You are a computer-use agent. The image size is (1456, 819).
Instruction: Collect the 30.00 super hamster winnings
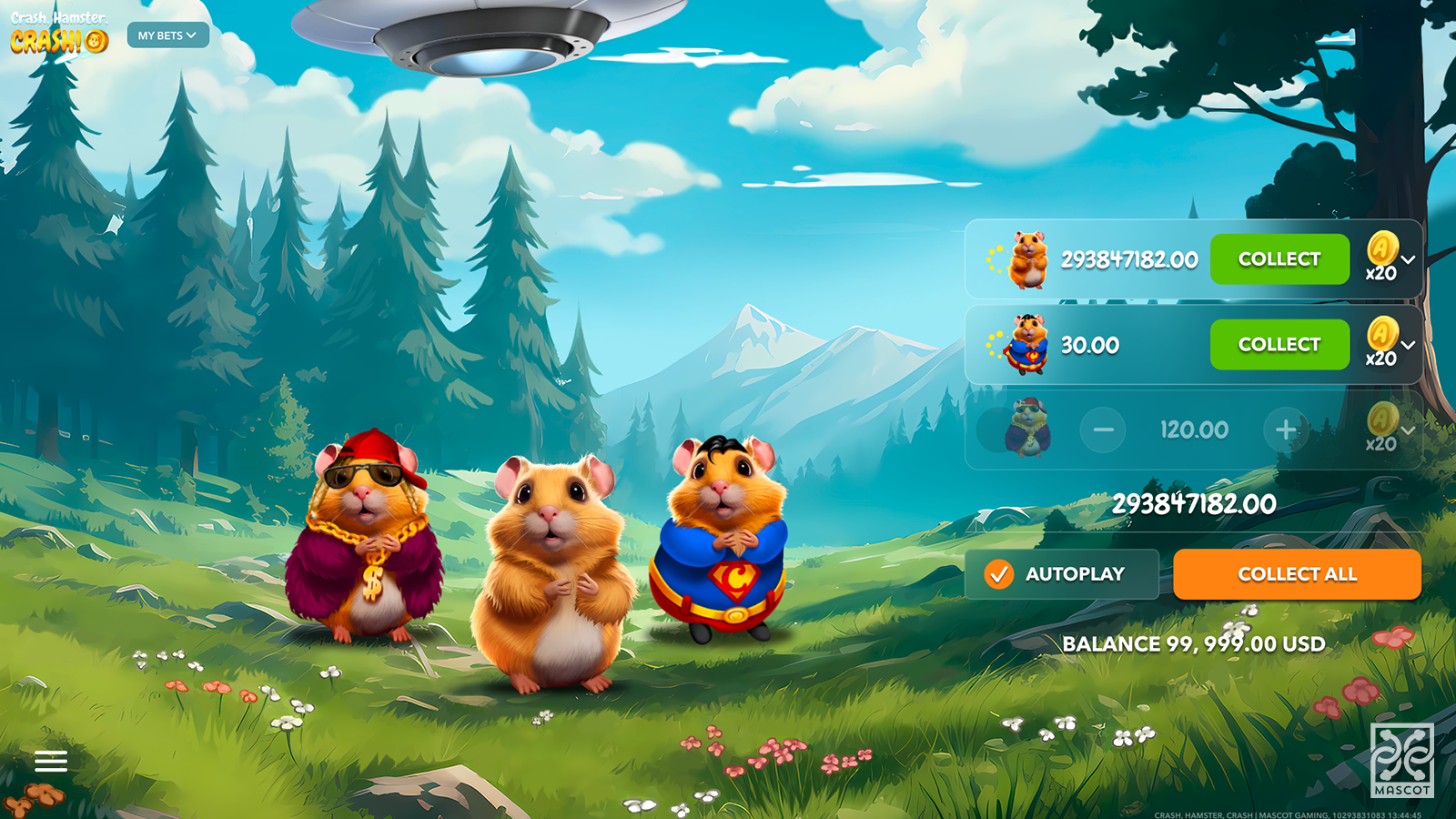coord(1279,345)
